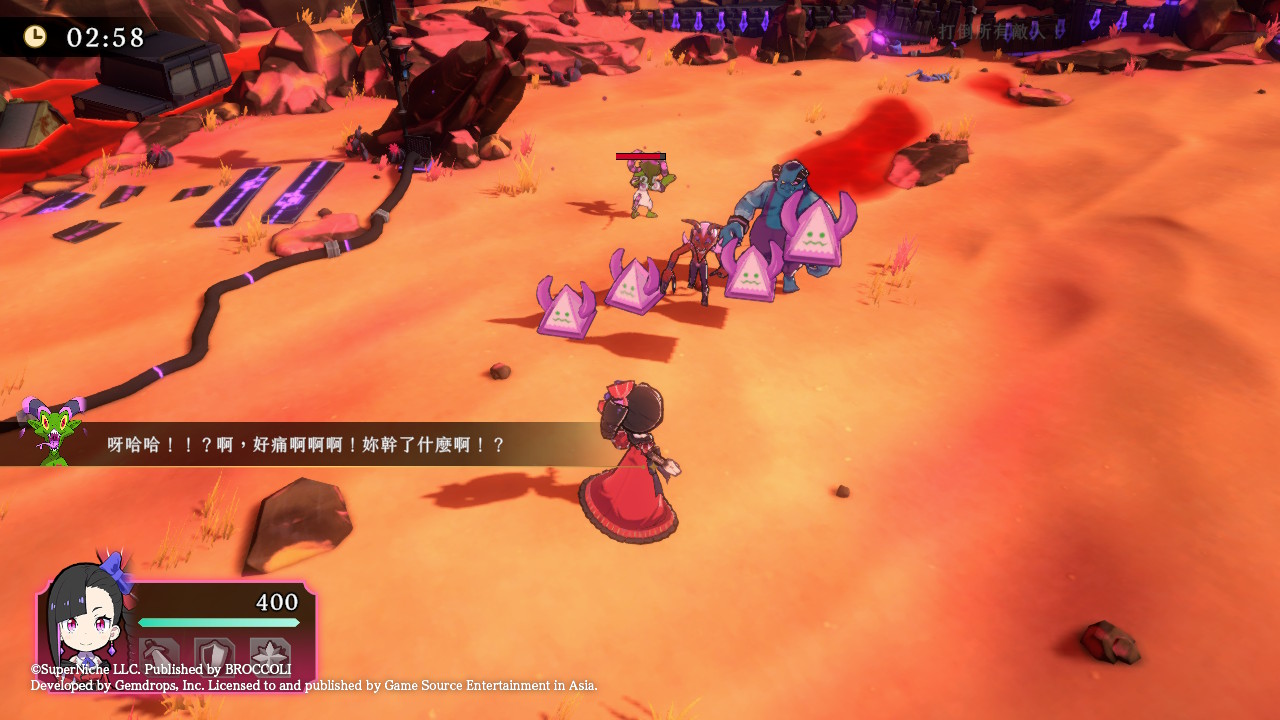
Task: Activate the four-point star skill icon
Action: point(270,655)
